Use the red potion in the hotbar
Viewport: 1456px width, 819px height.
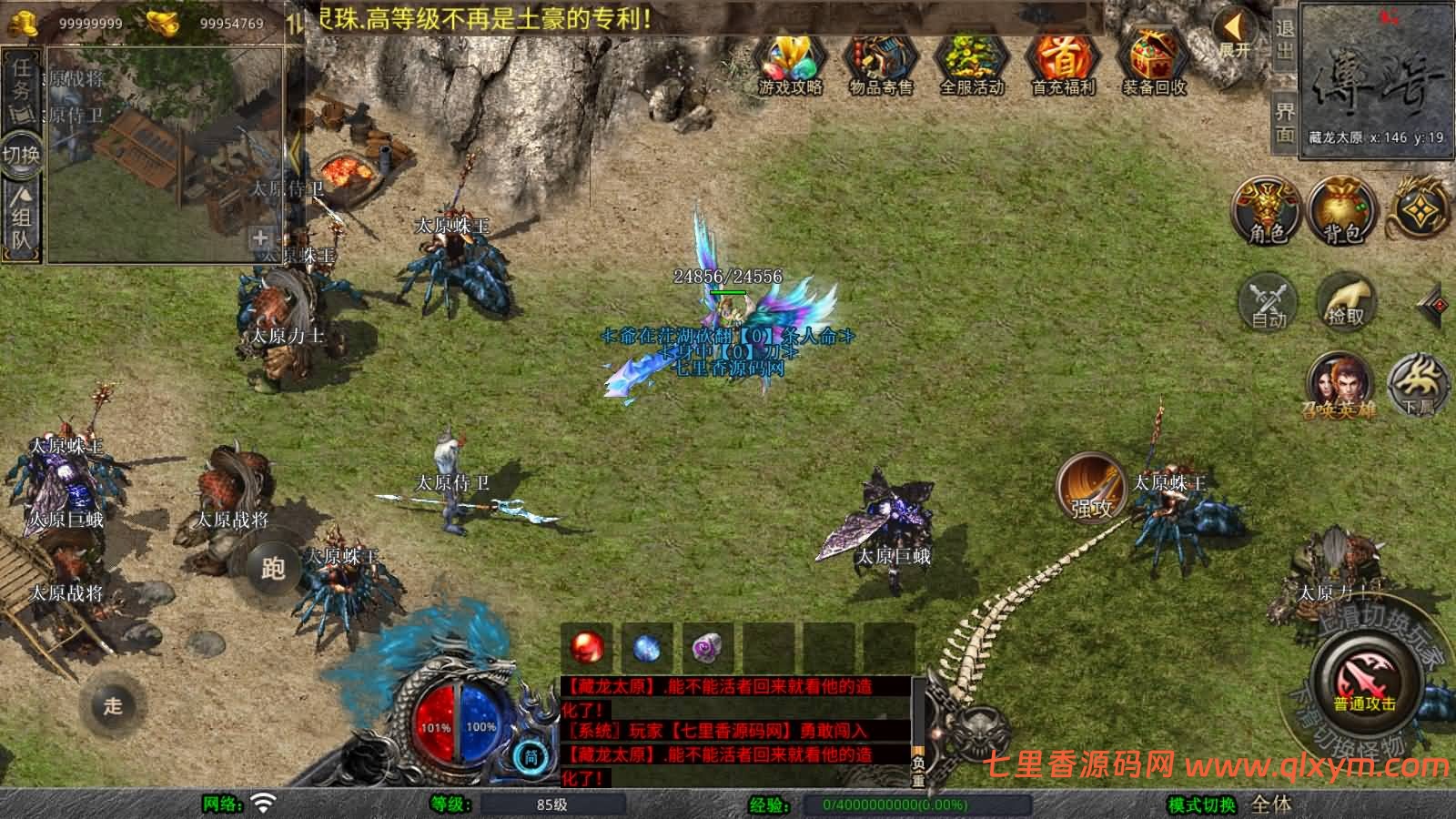pos(587,648)
